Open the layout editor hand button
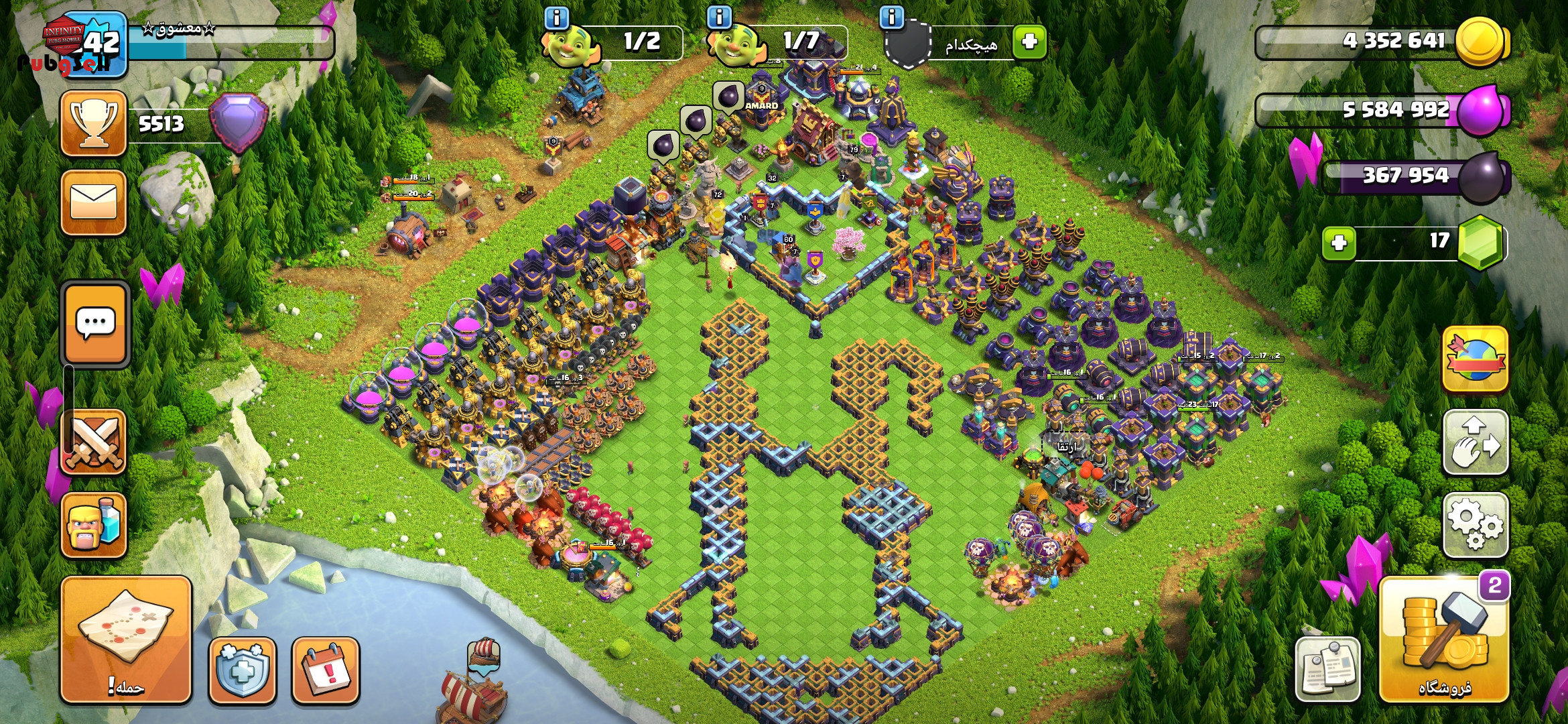 pos(1475,442)
